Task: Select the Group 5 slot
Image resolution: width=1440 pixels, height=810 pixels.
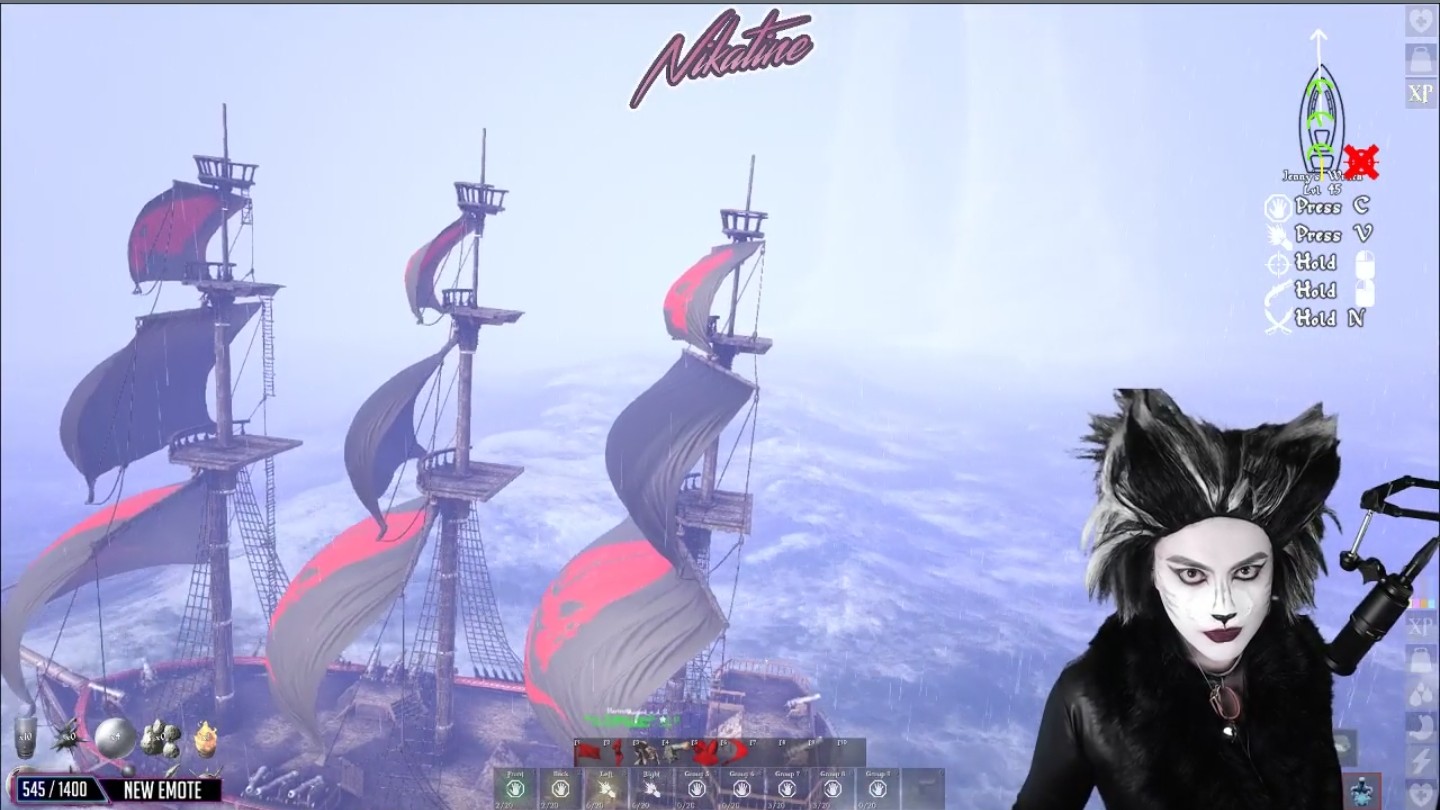Action: pyautogui.click(x=697, y=788)
